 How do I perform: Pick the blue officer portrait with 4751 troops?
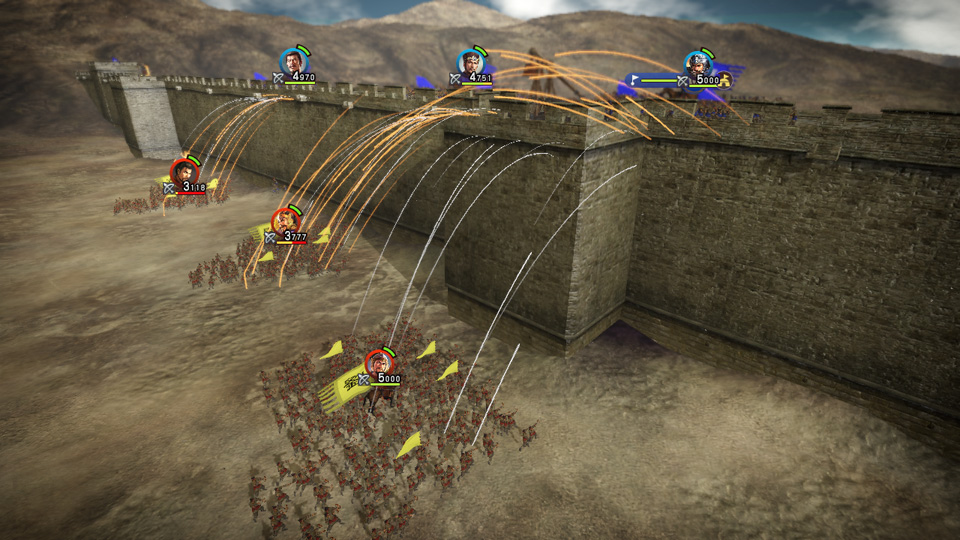click(471, 62)
